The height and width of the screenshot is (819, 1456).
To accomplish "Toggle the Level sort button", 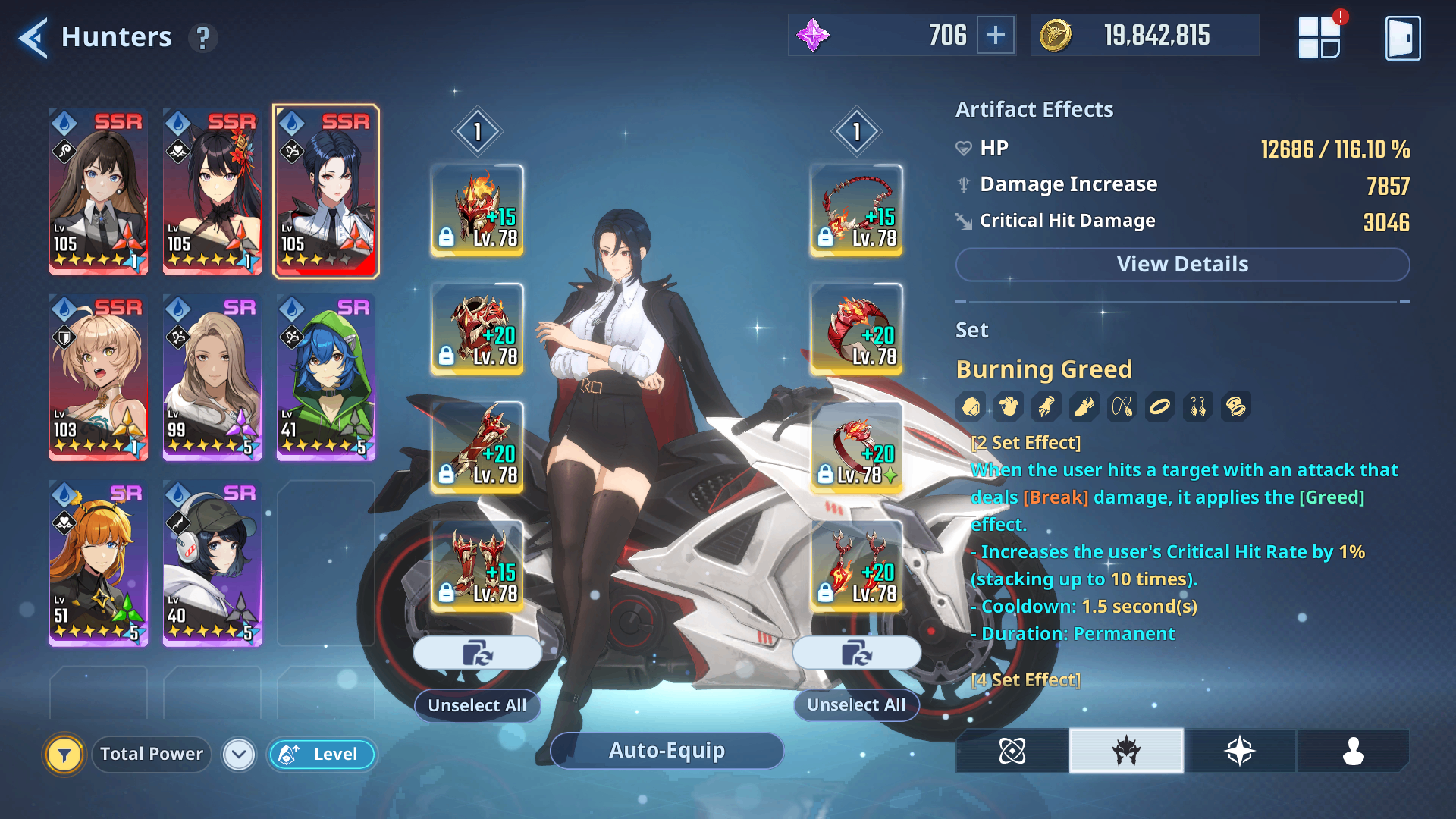I will (322, 755).
